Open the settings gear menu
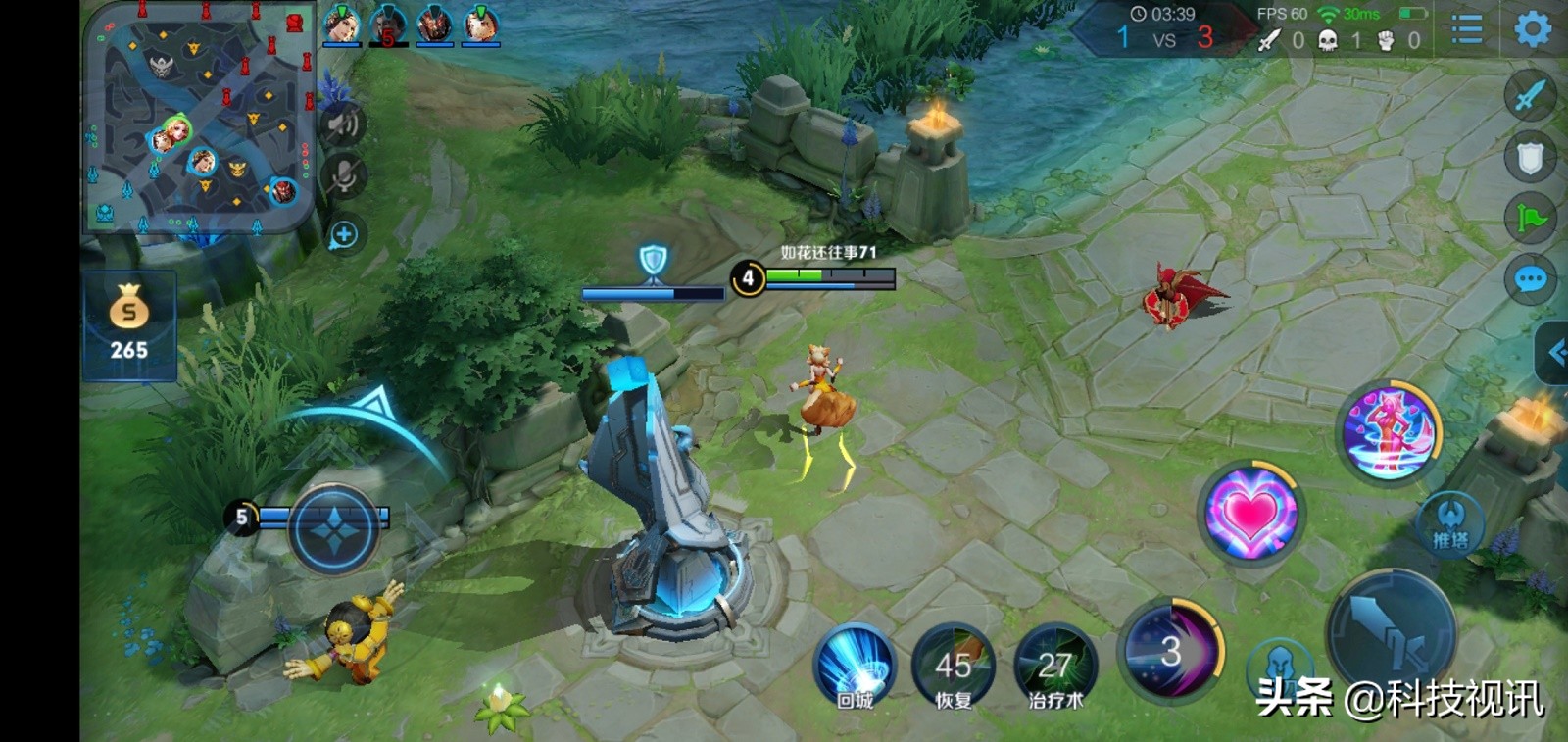Image resolution: width=1568 pixels, height=742 pixels. coord(1533,29)
